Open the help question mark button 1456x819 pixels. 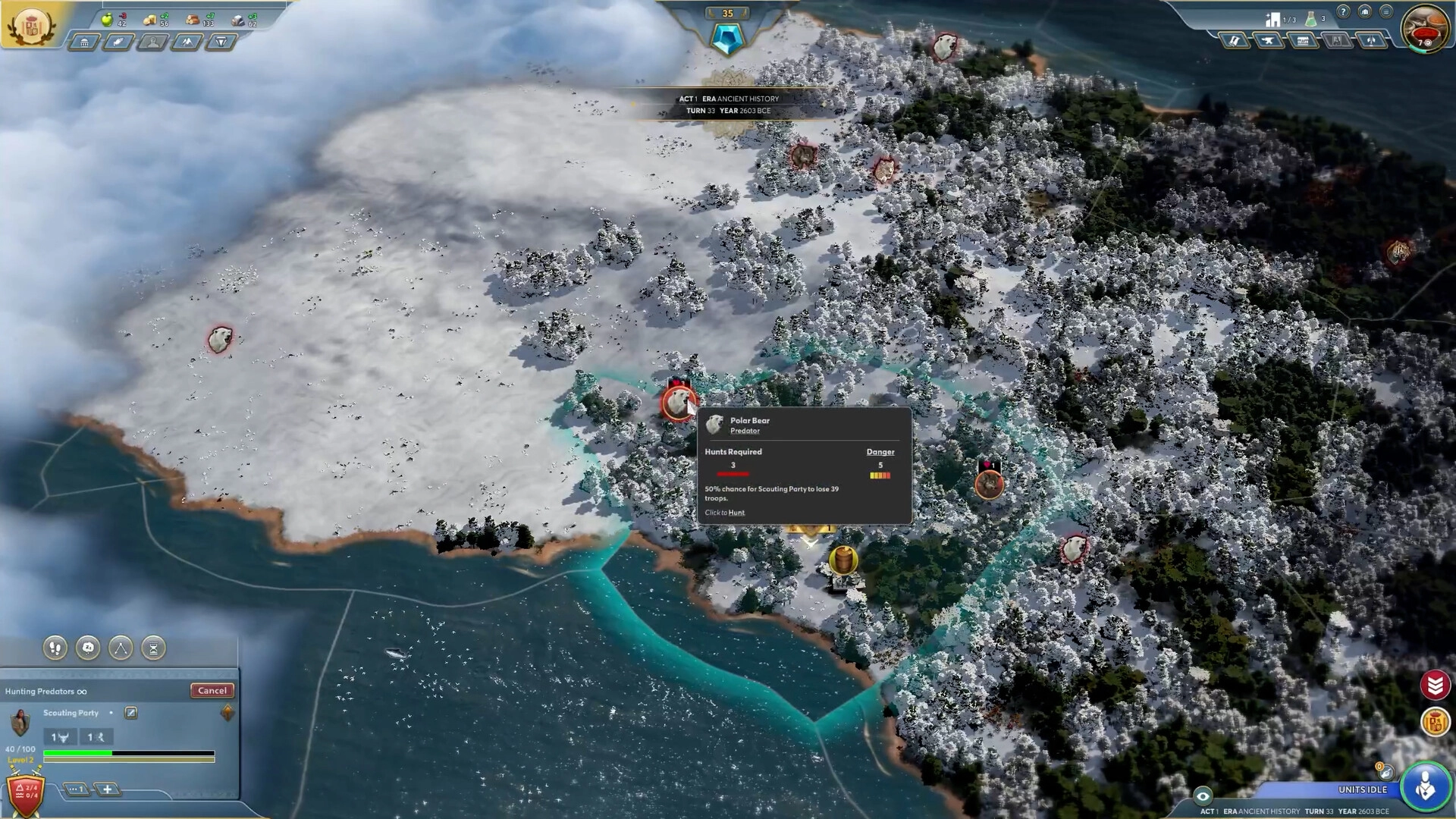pos(1343,12)
